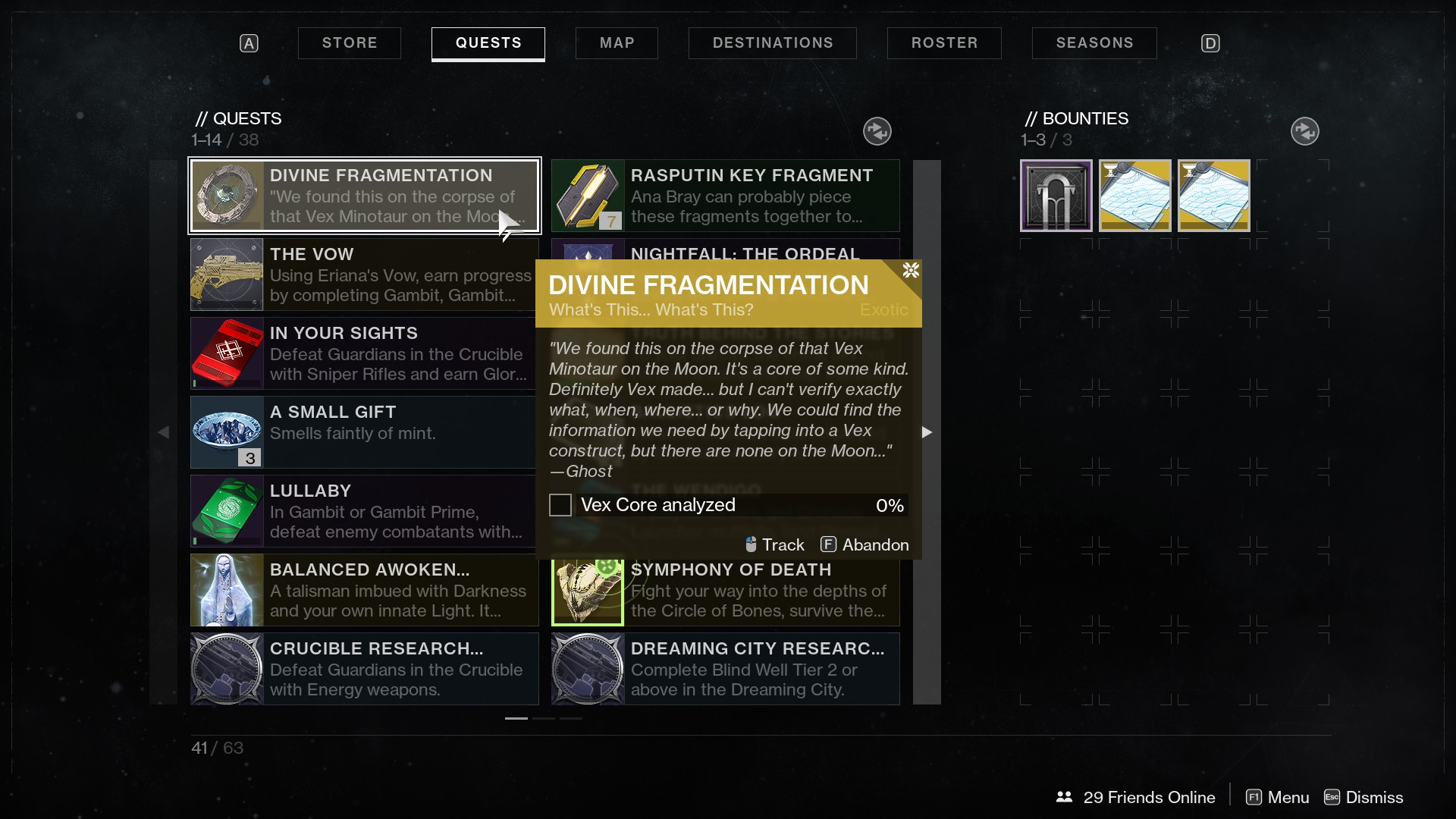Open the Roster tab
The image size is (1456, 819).
pos(944,43)
